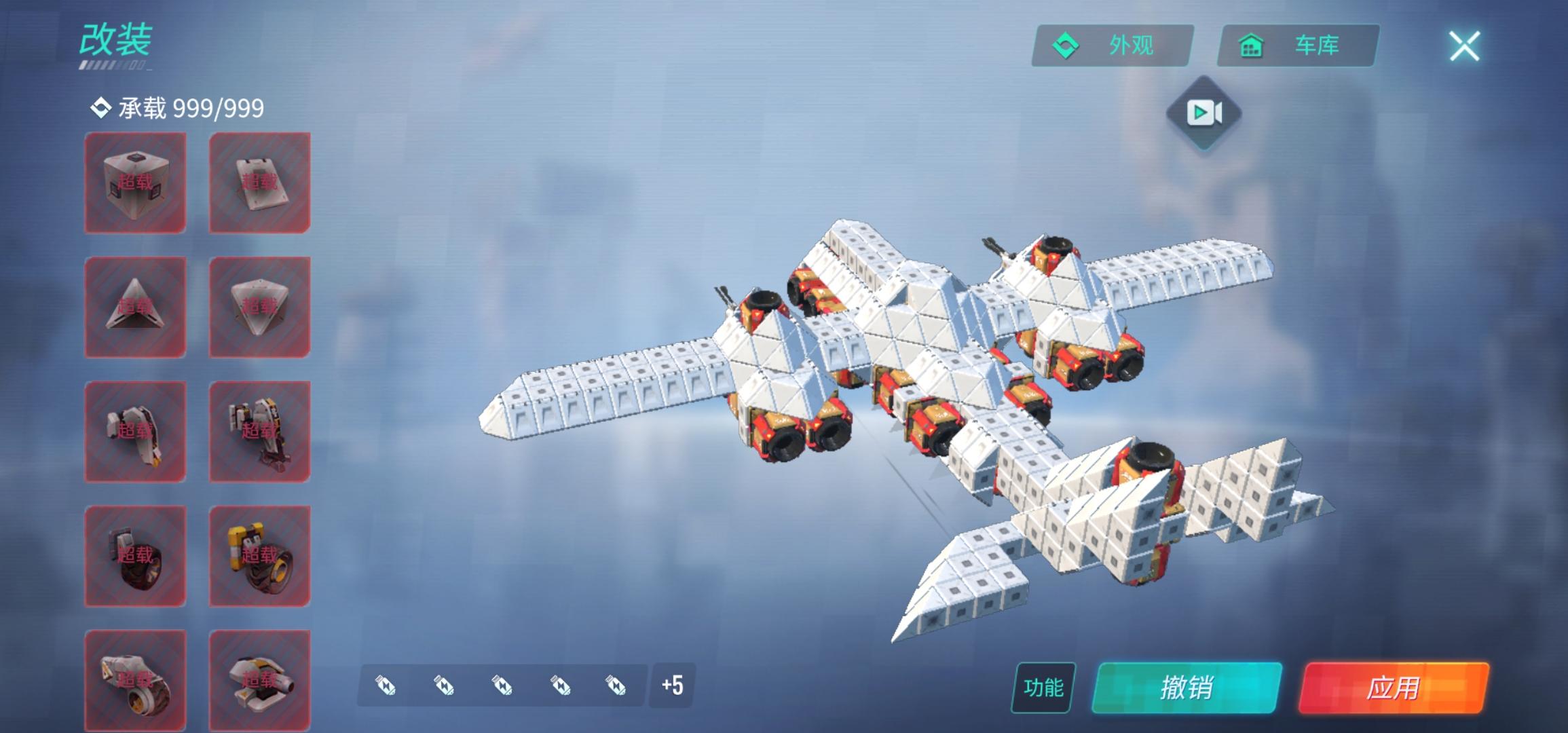Expand the +5 extra slots
The height and width of the screenshot is (733, 1568).
point(672,685)
